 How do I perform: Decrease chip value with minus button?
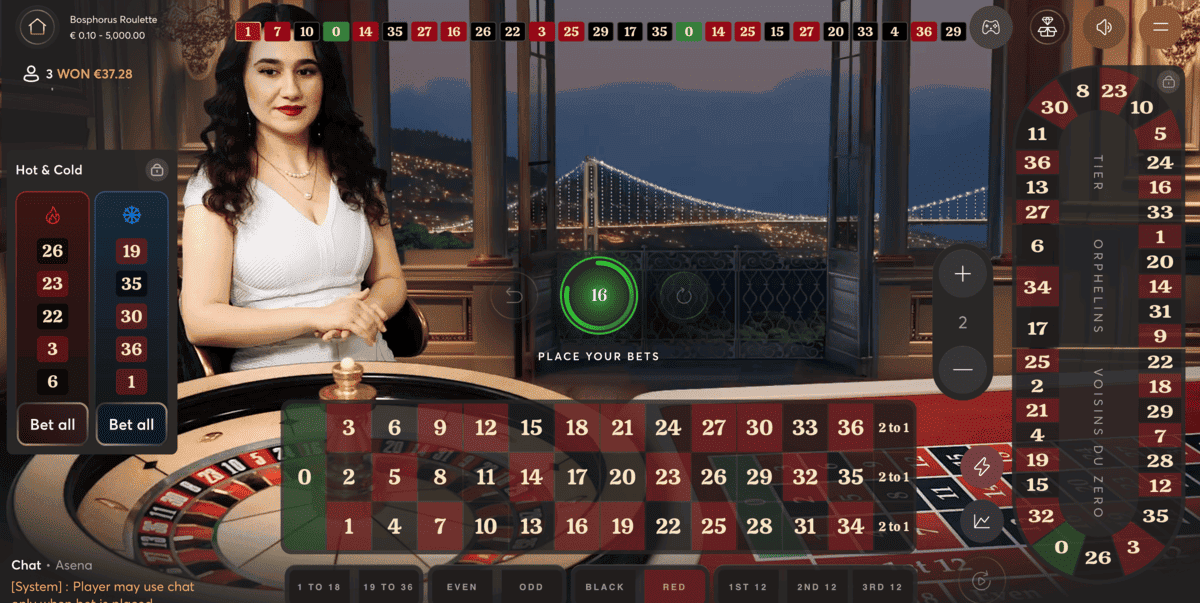click(962, 369)
